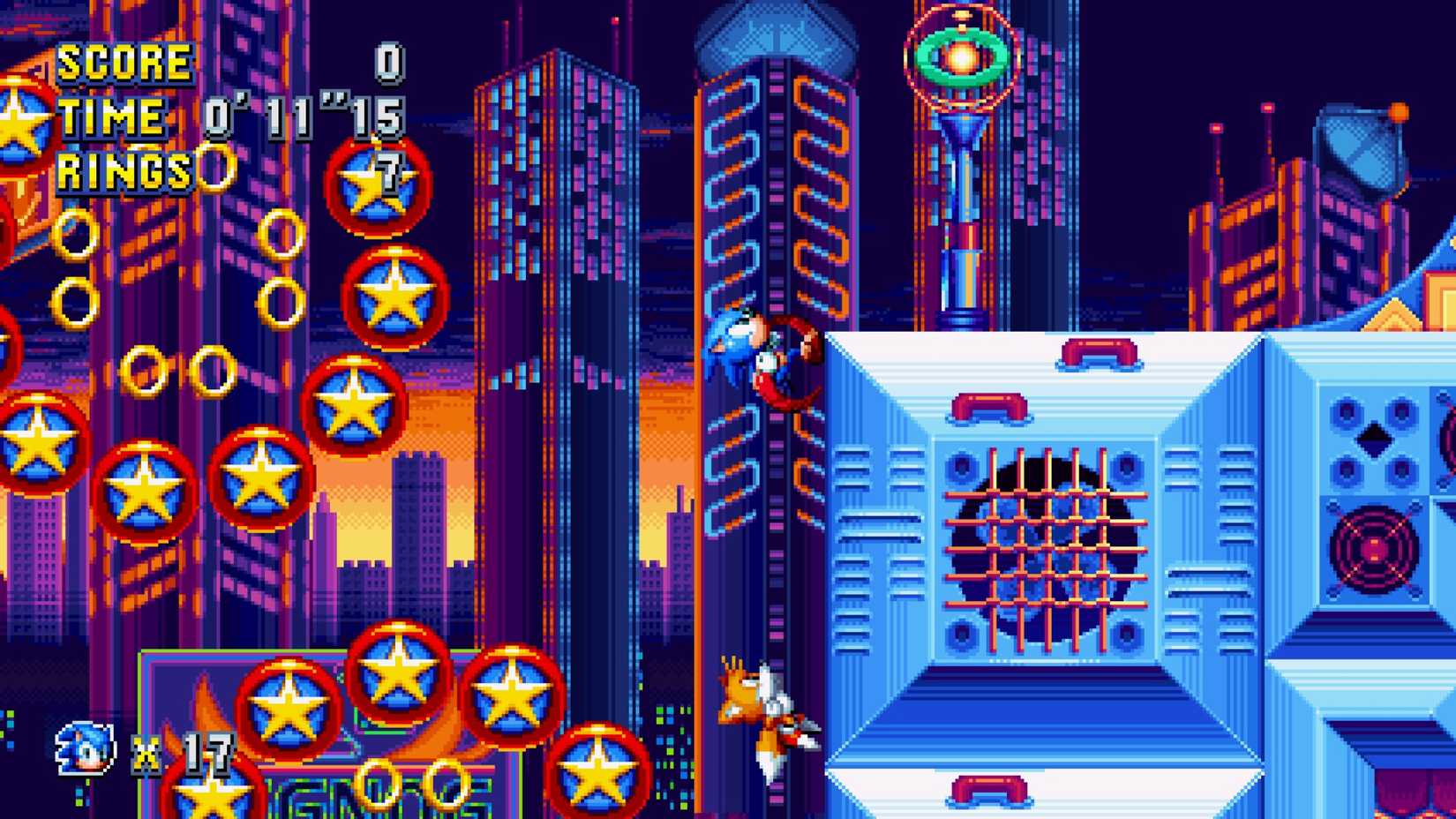
Task: Select the satellite dish on the rightmost building
Action: tap(1359, 144)
